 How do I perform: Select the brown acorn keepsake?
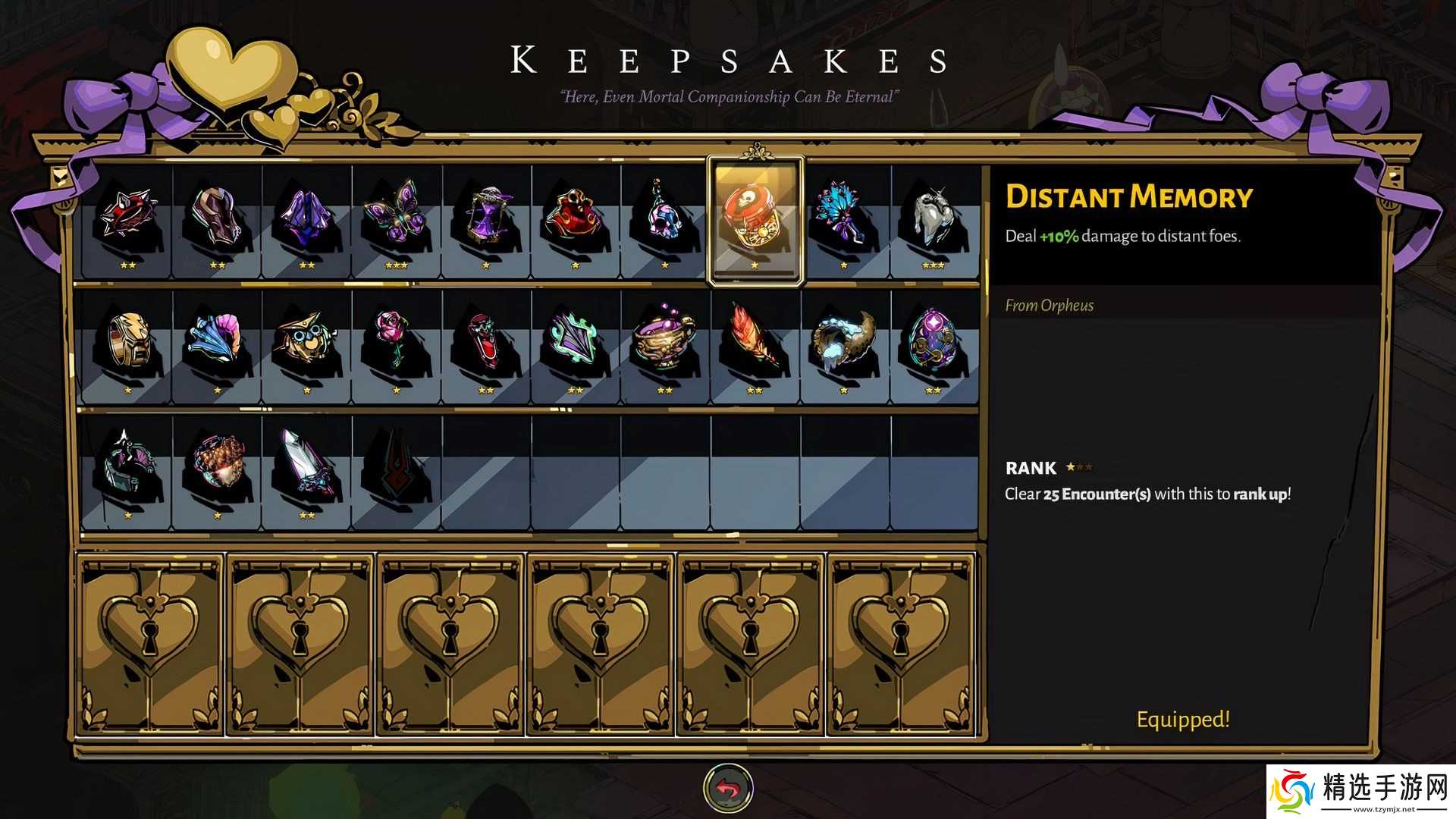tap(218, 466)
